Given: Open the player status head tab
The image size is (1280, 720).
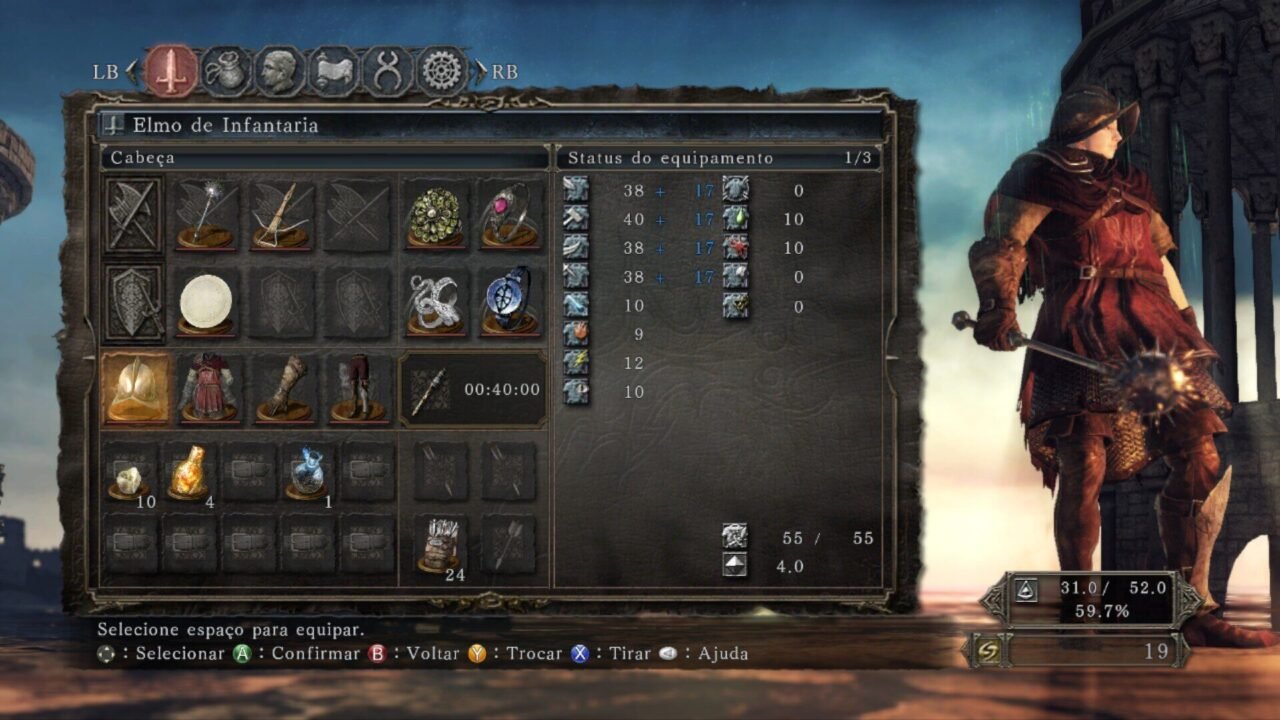Looking at the screenshot, I should click(x=280, y=71).
